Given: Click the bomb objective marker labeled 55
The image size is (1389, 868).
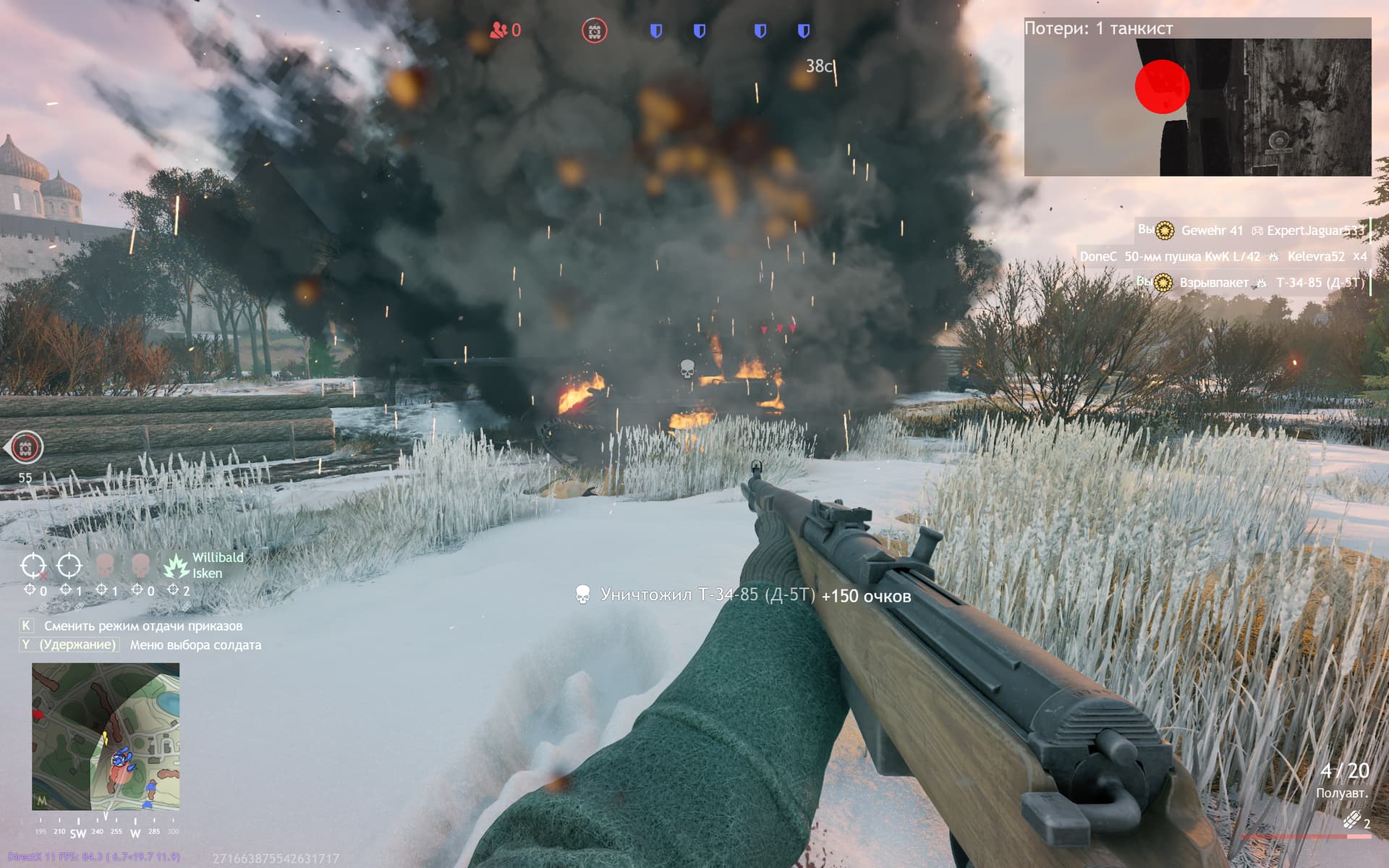Looking at the screenshot, I should coord(26,448).
